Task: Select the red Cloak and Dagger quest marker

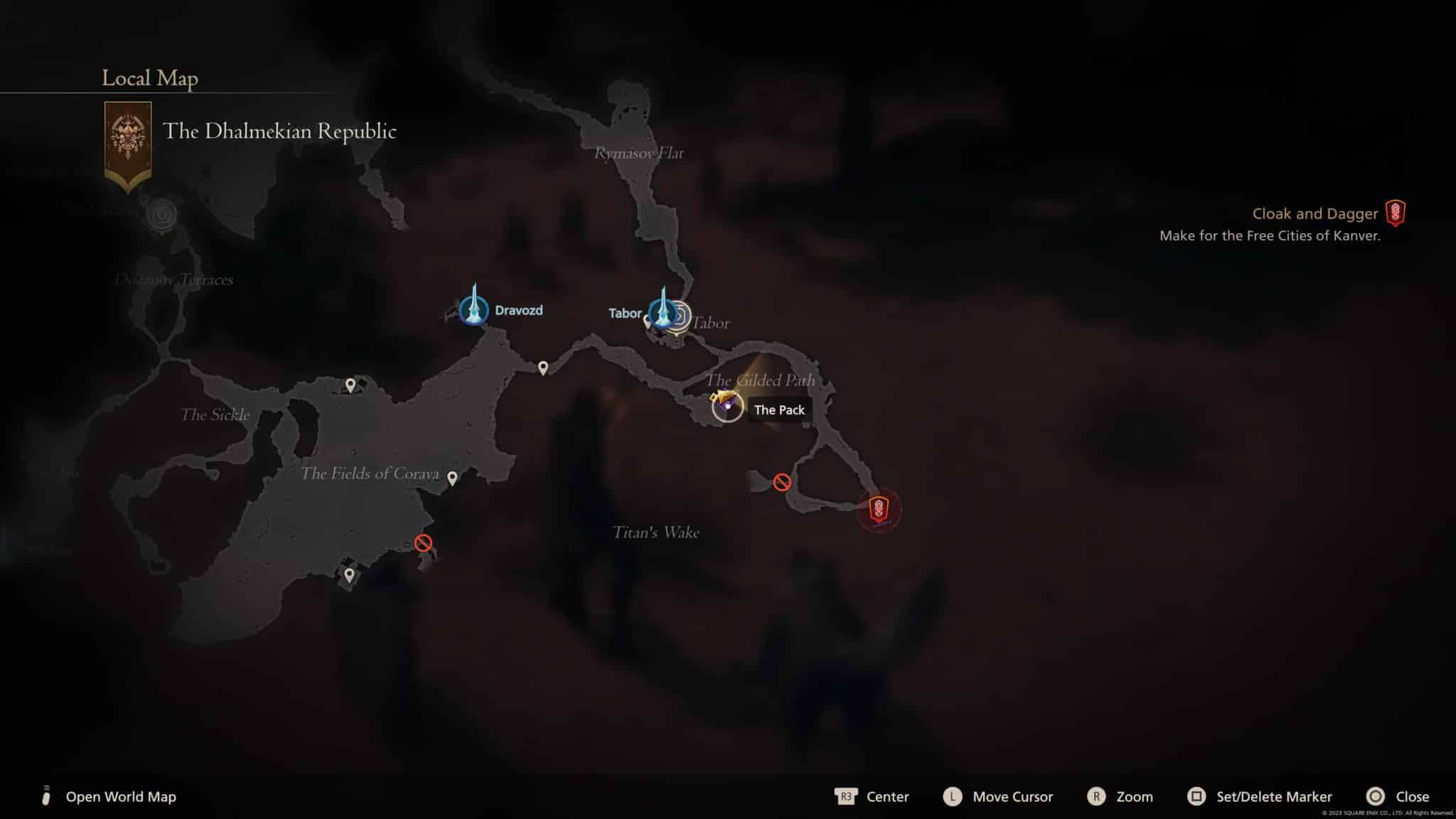Action: [x=881, y=509]
